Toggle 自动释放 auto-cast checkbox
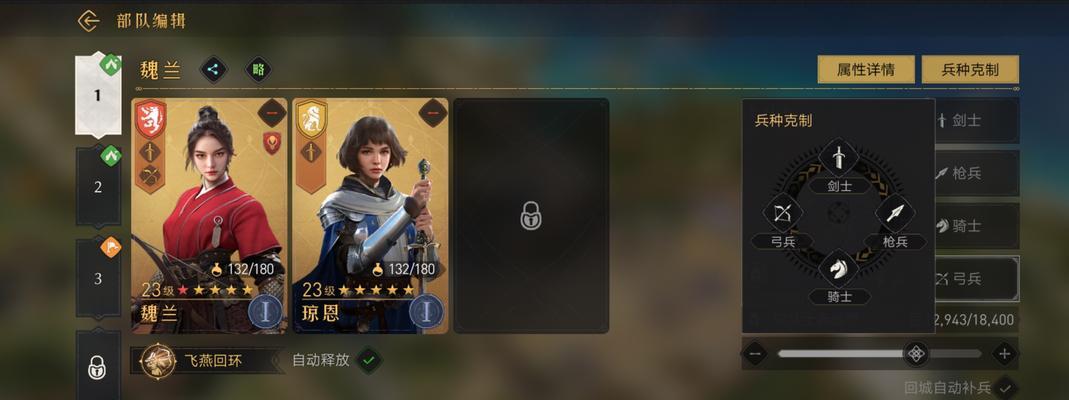This screenshot has height=400, width=1069. 369,359
